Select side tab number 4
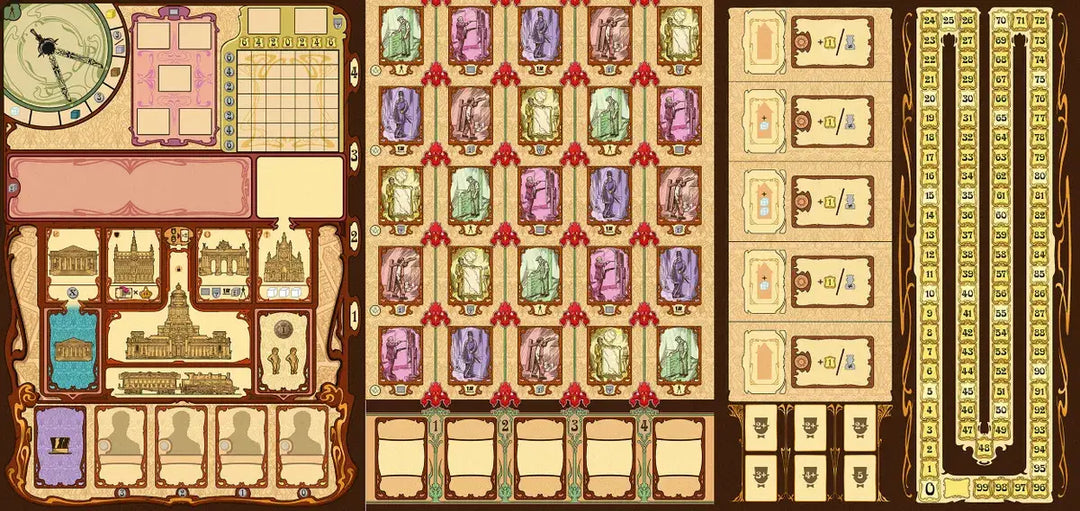The width and height of the screenshot is (1080, 511). click(353, 71)
